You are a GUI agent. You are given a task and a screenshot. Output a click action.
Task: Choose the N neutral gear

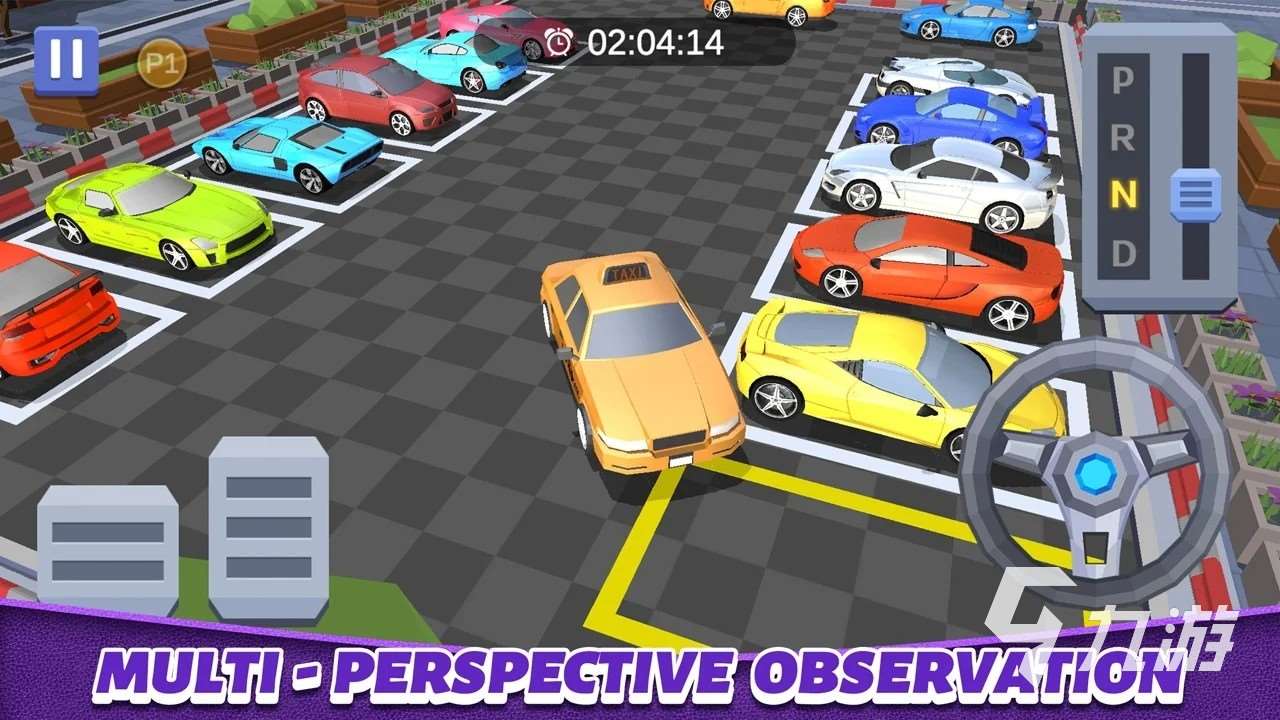[1123, 196]
